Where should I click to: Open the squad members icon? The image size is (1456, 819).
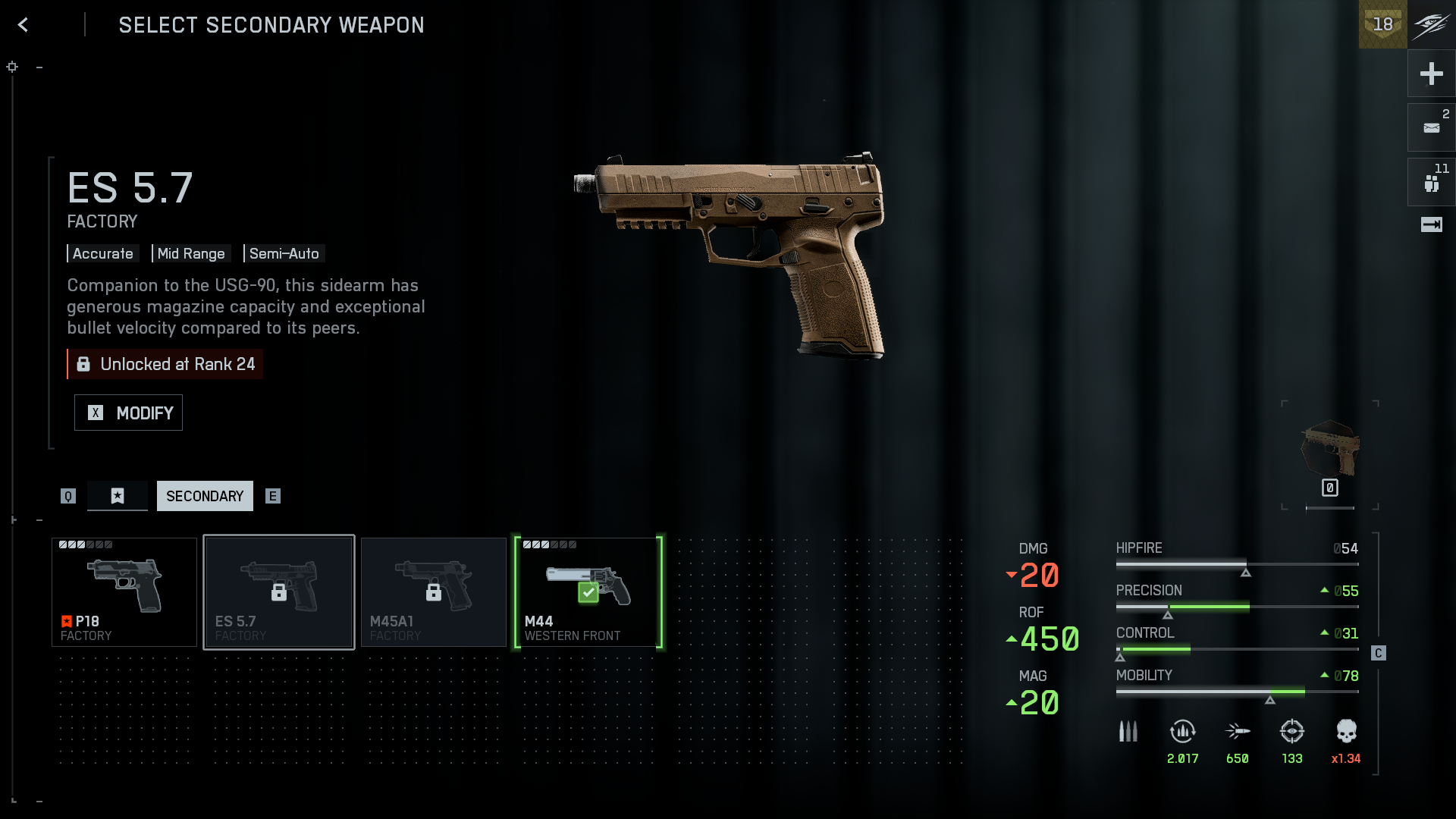1431,183
